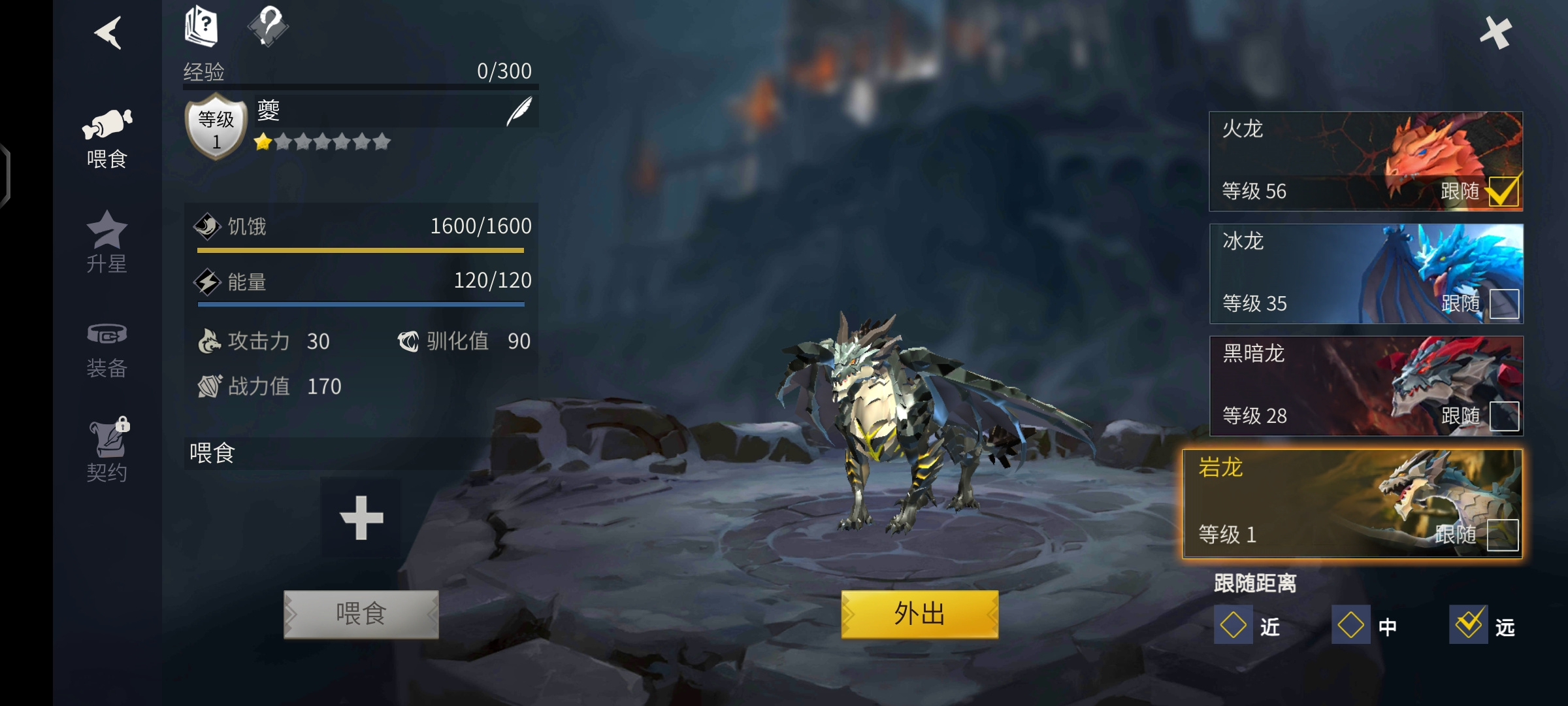Screen dimensions: 1568x706
Task: Rename the dragon with the feather quill
Action: point(519,111)
